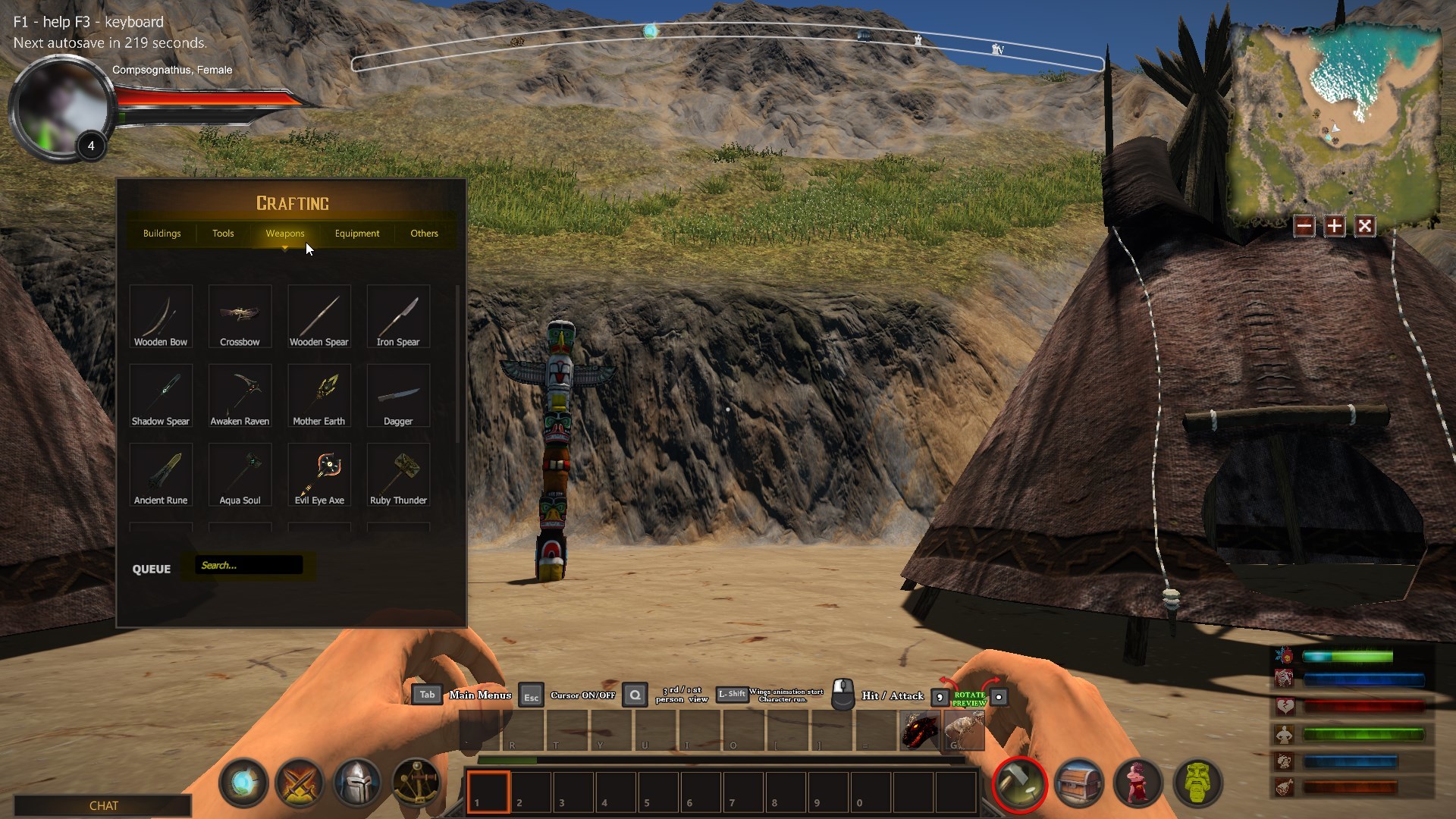Click the crafting Search field

[249, 565]
